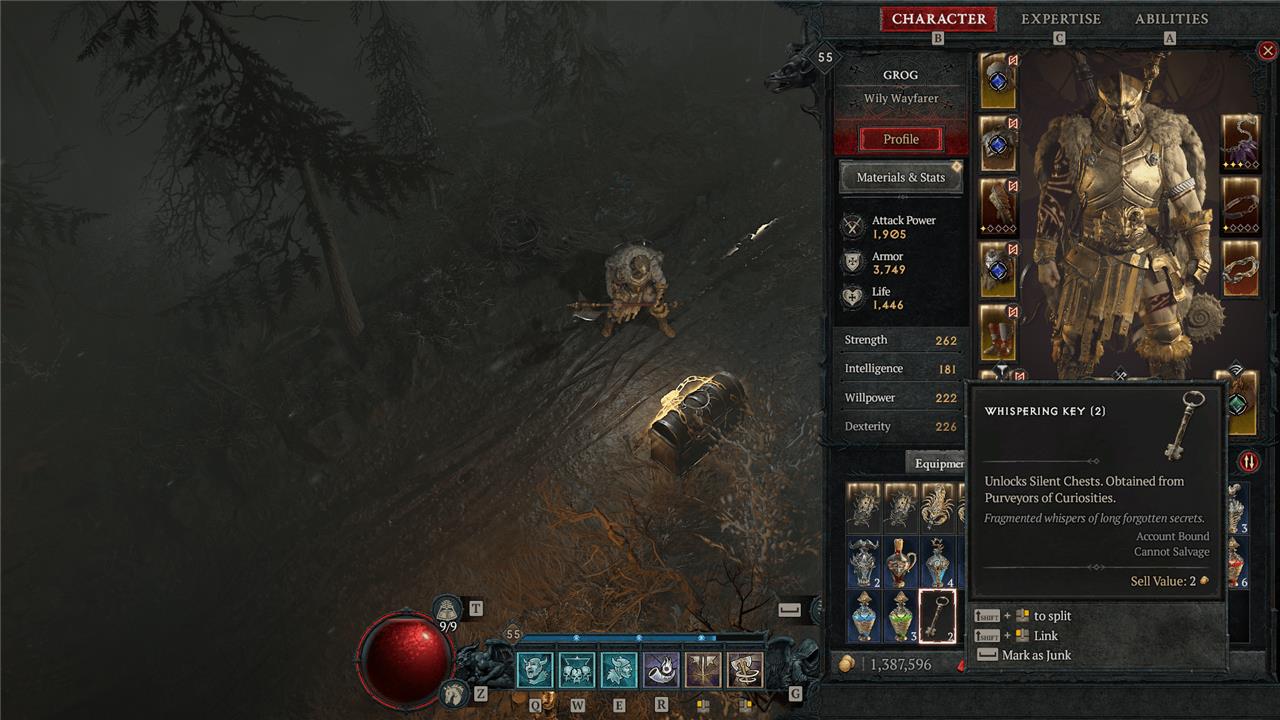Select the Character tab

[938, 19]
